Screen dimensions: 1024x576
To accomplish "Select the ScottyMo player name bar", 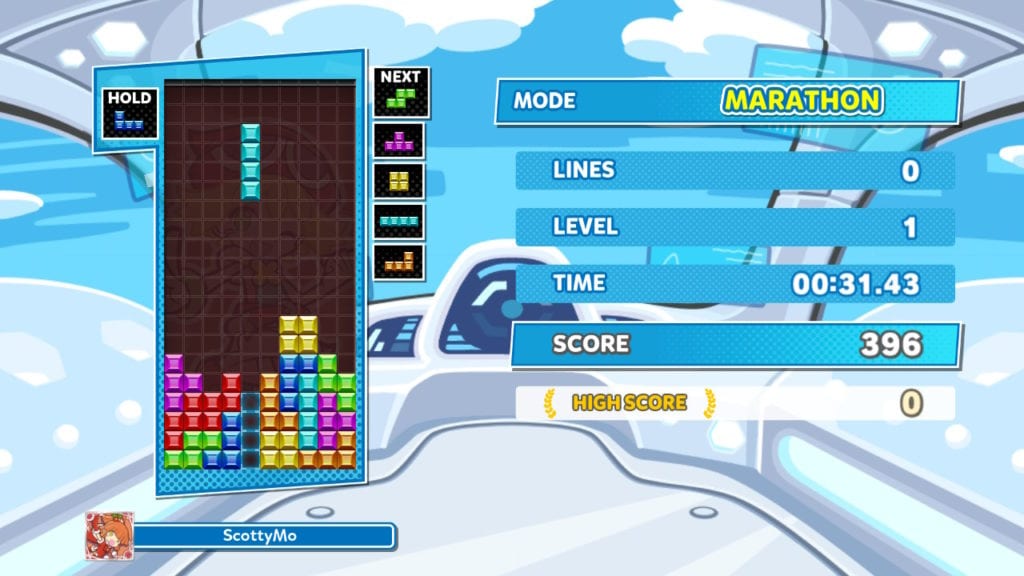I will [x=263, y=536].
